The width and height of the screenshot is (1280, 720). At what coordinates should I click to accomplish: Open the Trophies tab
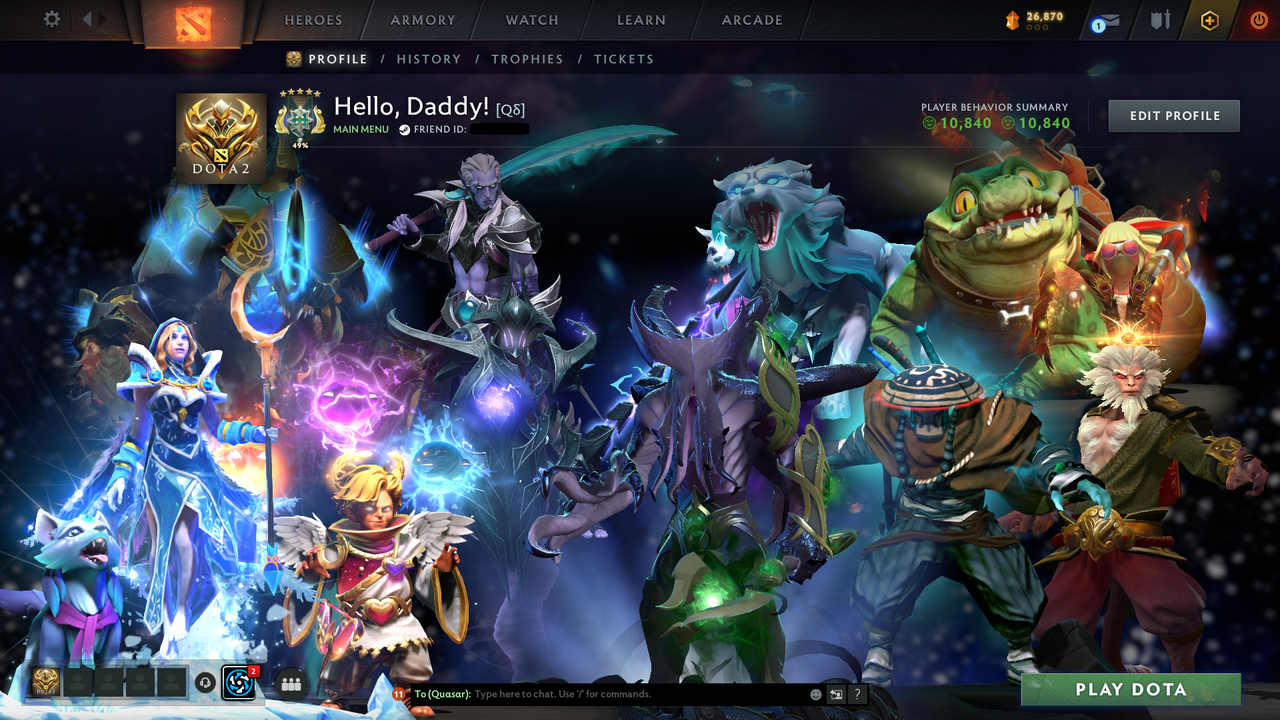pyautogui.click(x=527, y=59)
